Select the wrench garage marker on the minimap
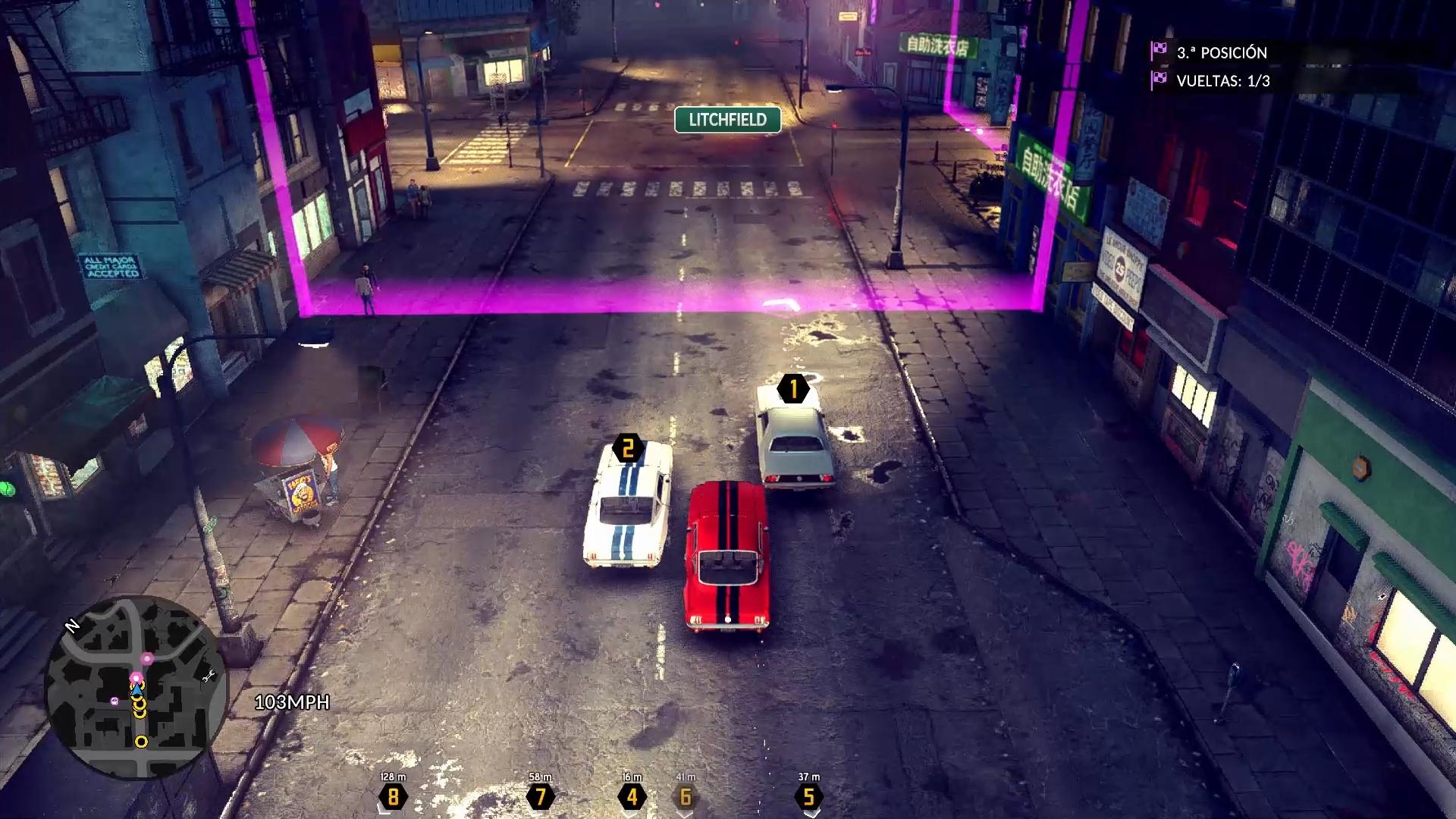1456x819 pixels. point(209,676)
